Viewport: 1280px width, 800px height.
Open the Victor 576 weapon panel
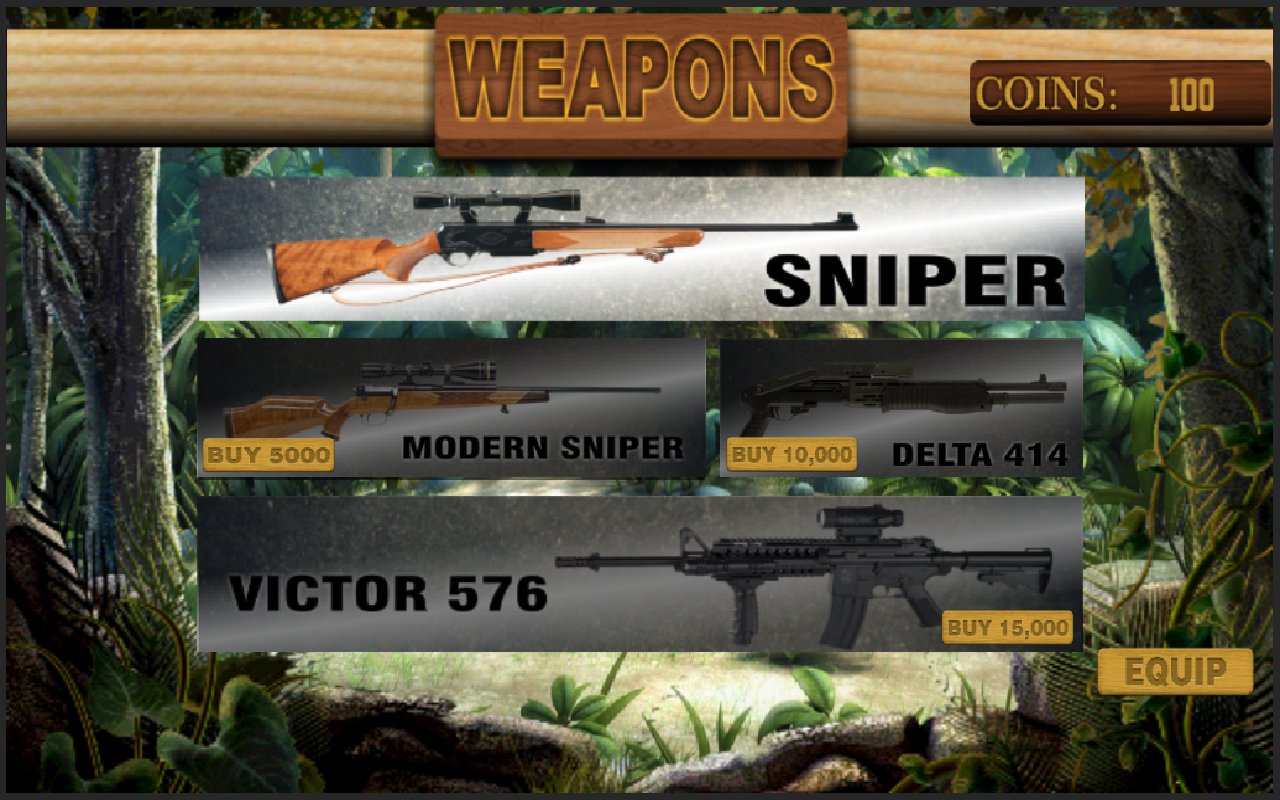tap(640, 575)
